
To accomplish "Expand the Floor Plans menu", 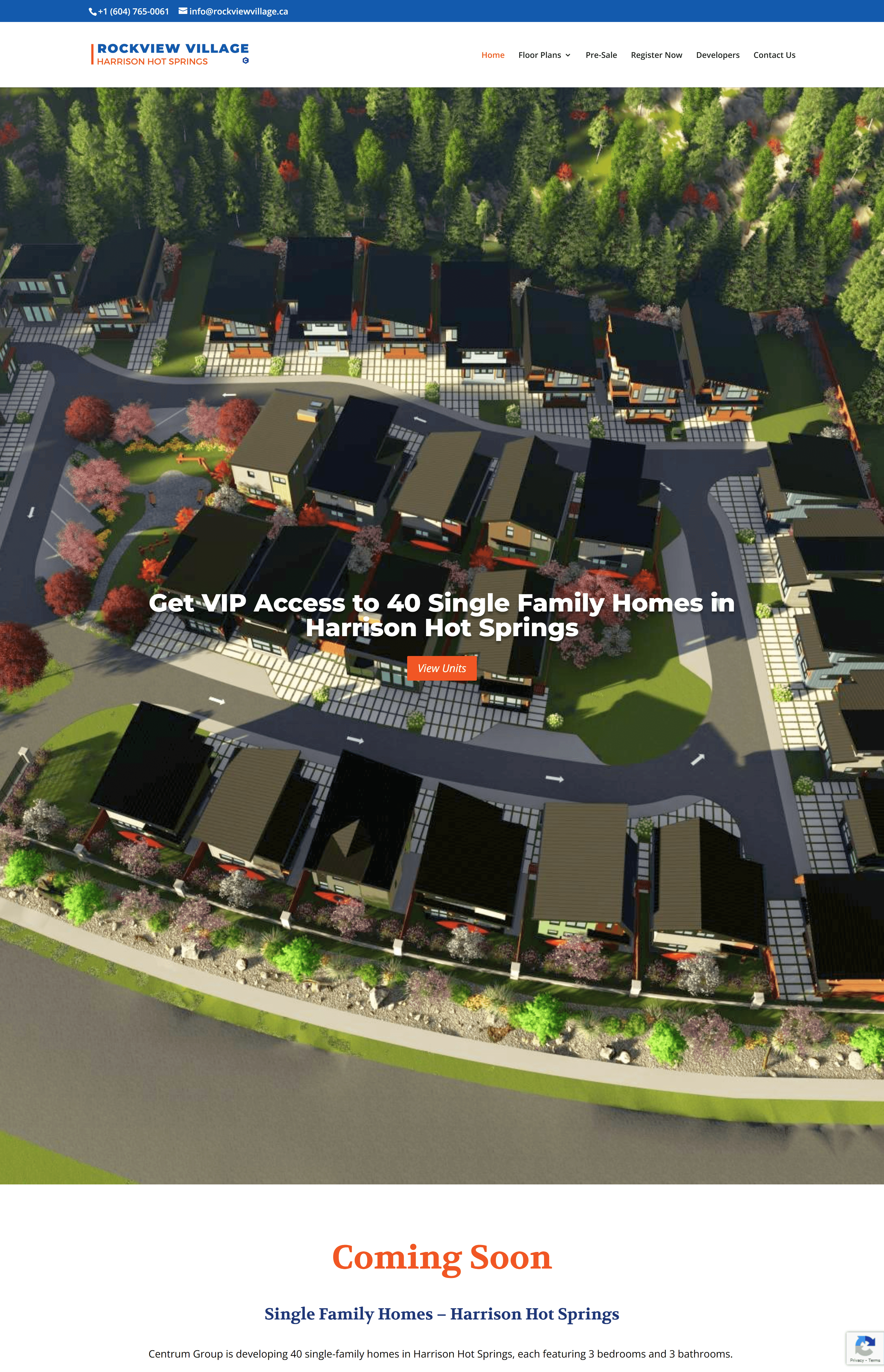I will tap(544, 55).
